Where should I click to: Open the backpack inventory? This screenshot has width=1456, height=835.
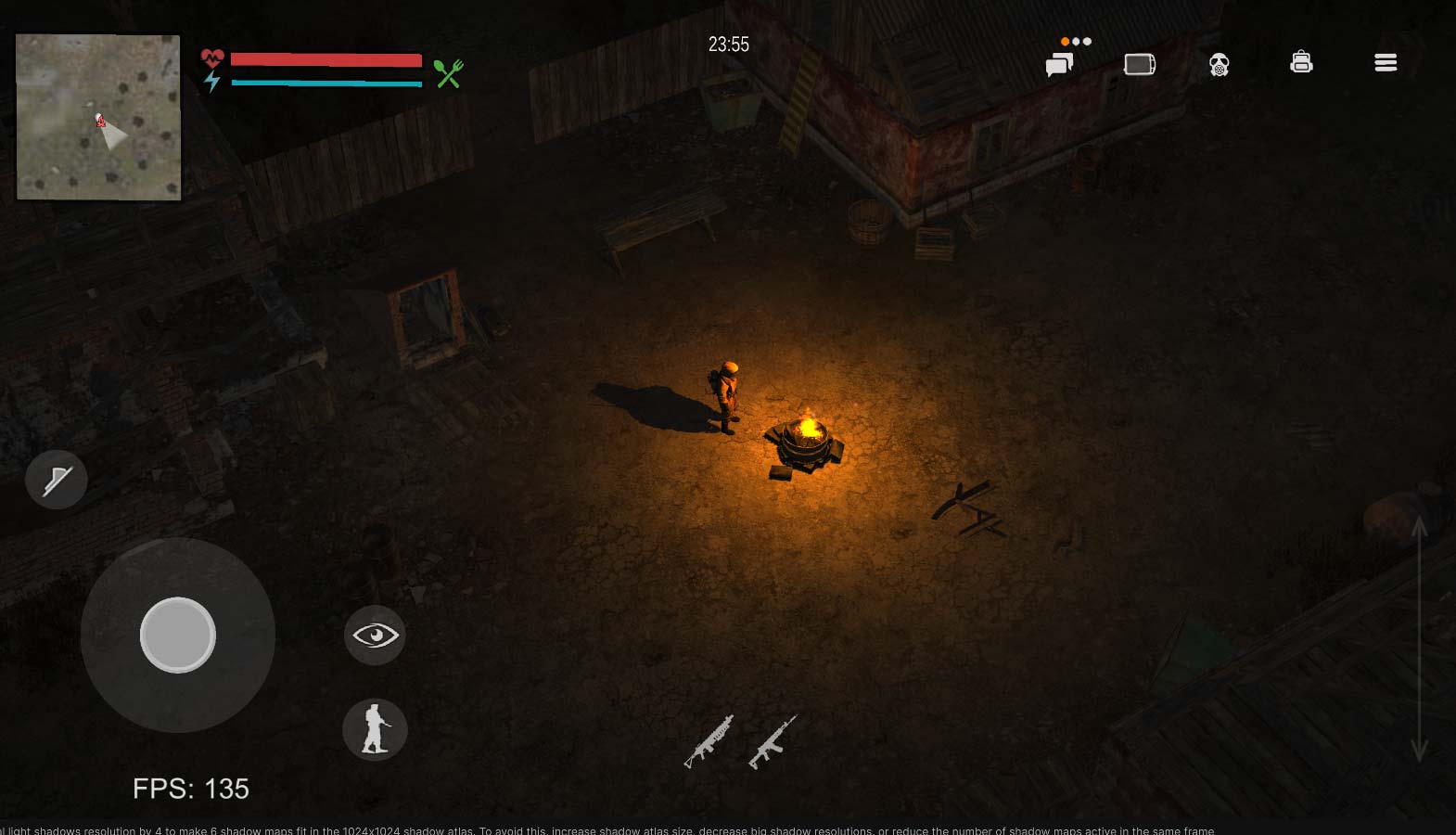pyautogui.click(x=1301, y=62)
